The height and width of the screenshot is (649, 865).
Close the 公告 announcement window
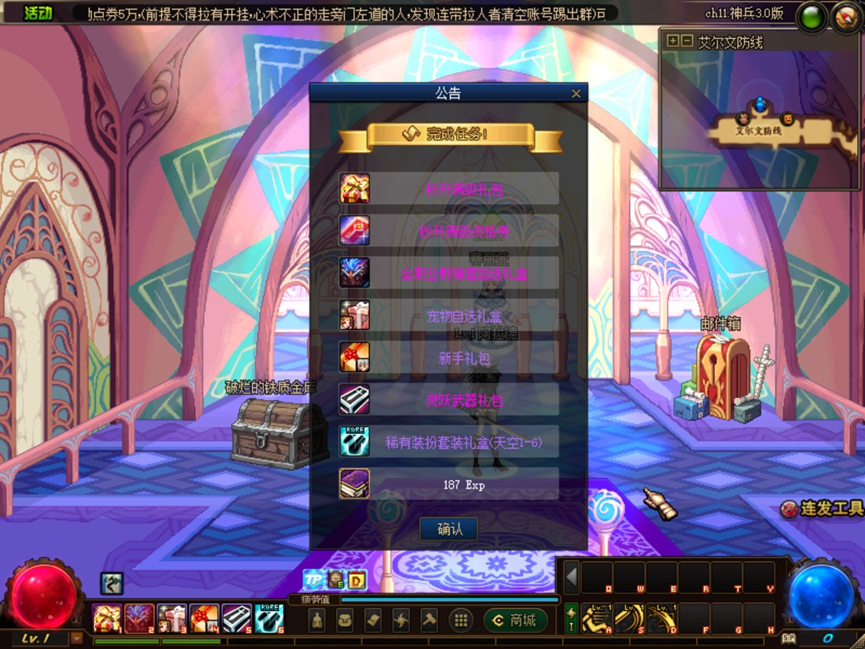click(576, 94)
